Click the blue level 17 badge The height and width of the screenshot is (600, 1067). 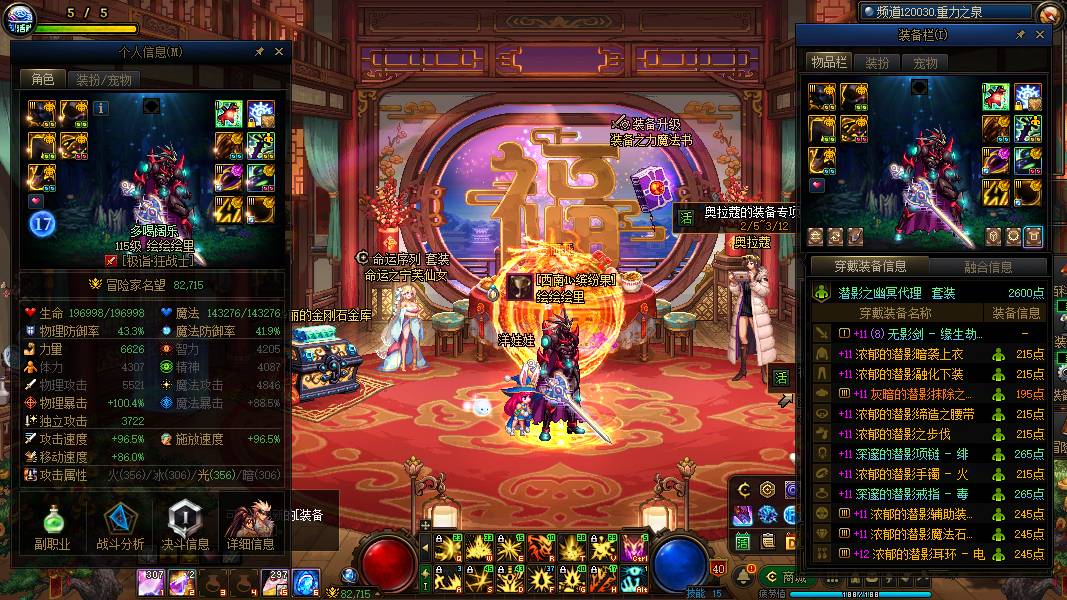(x=42, y=222)
